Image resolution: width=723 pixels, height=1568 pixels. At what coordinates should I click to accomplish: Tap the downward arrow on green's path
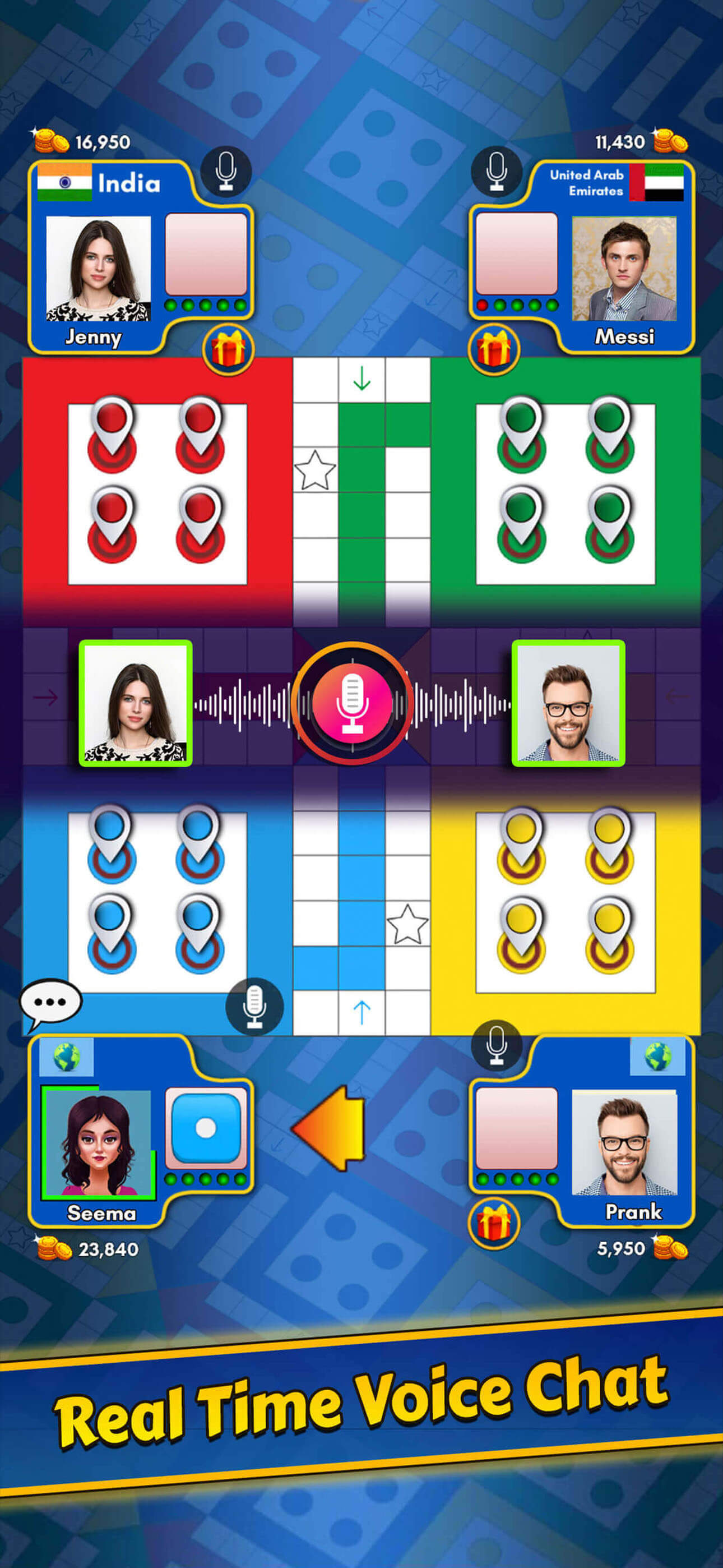(363, 377)
